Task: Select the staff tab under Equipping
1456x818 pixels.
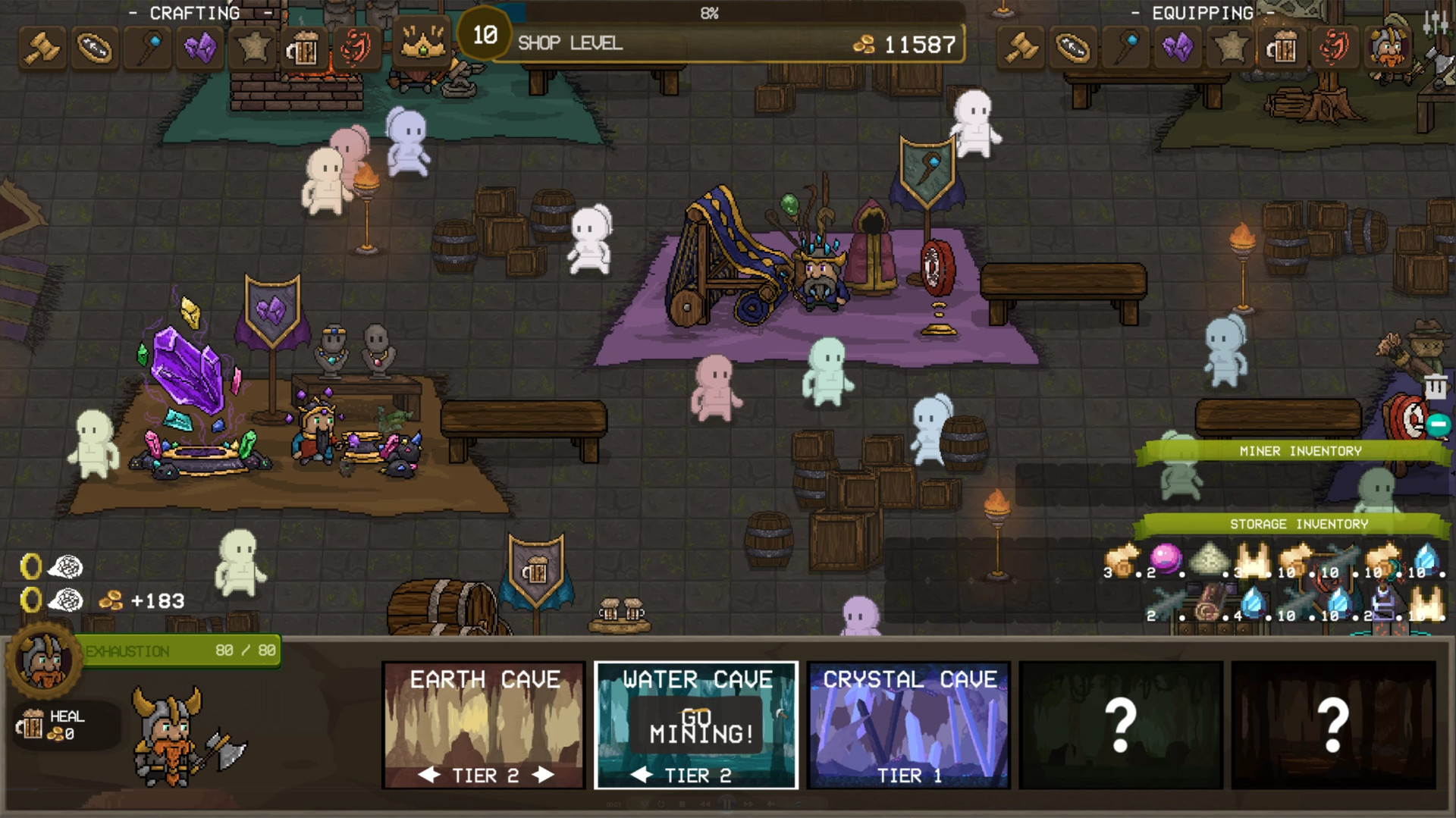Action: [x=1126, y=49]
